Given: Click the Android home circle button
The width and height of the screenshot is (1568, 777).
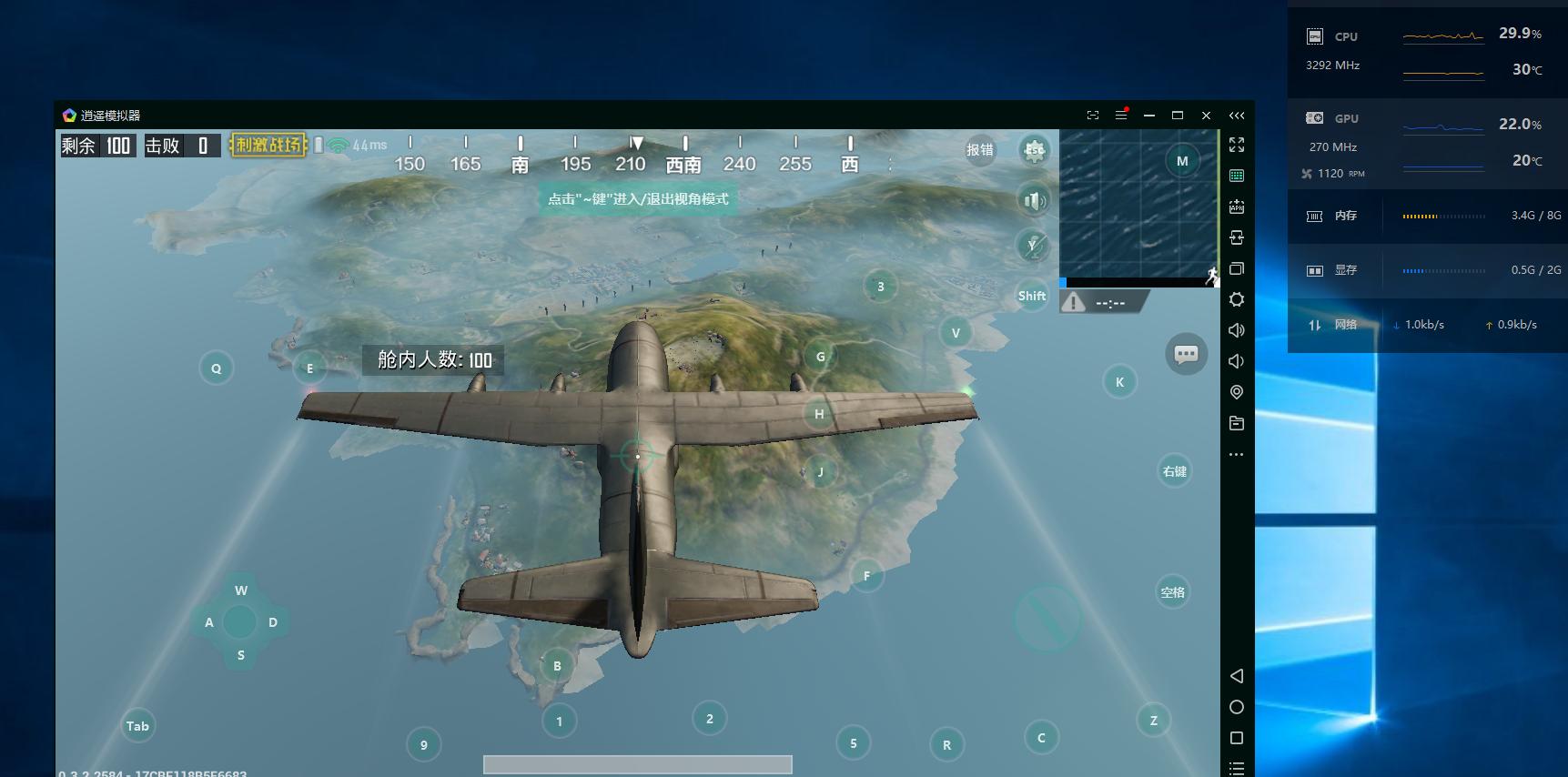Looking at the screenshot, I should [1236, 707].
